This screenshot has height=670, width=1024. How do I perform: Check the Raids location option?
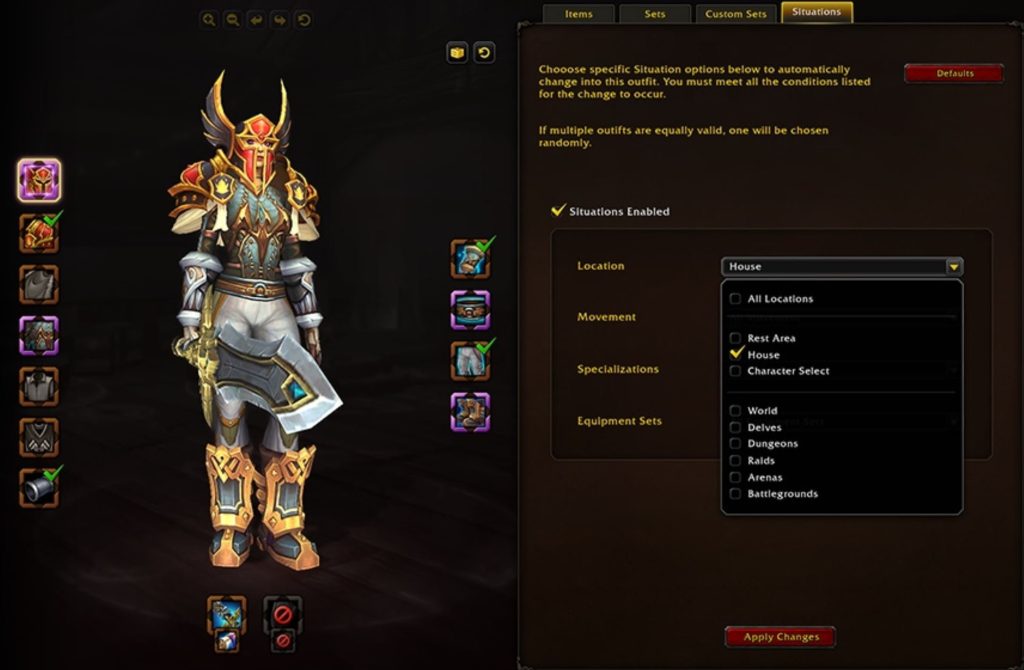736,461
